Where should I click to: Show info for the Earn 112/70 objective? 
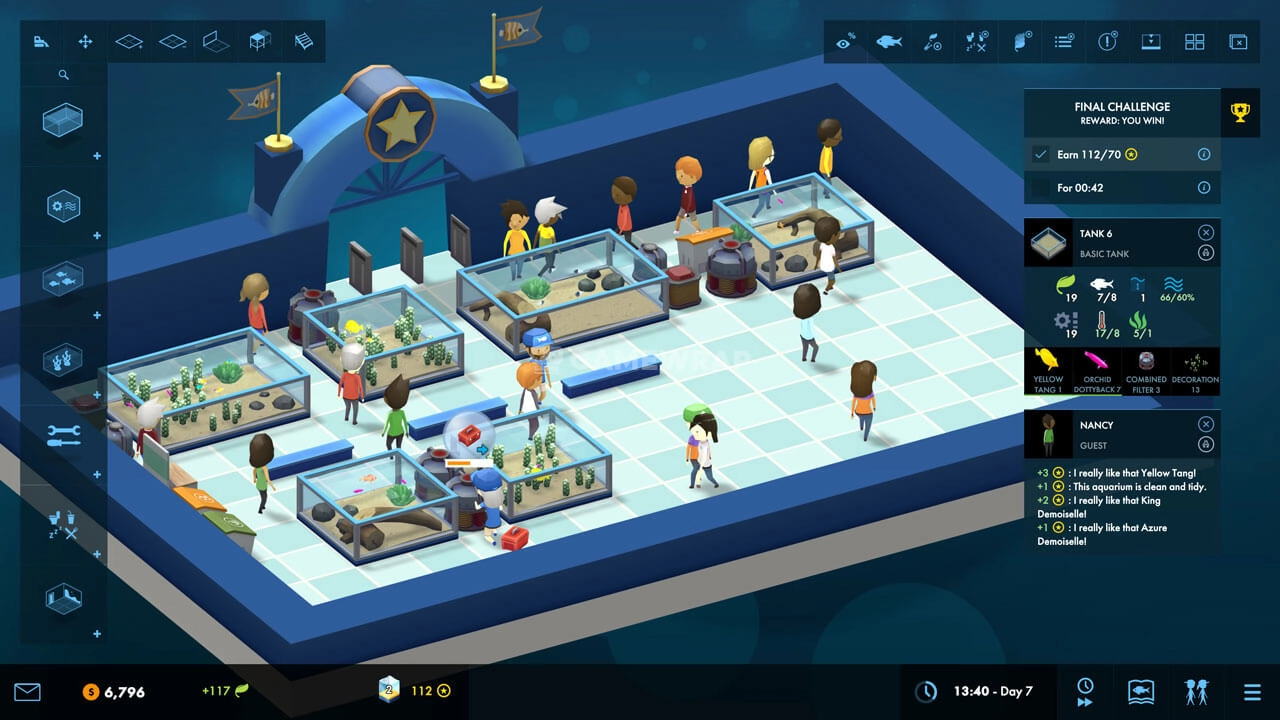click(x=1204, y=155)
